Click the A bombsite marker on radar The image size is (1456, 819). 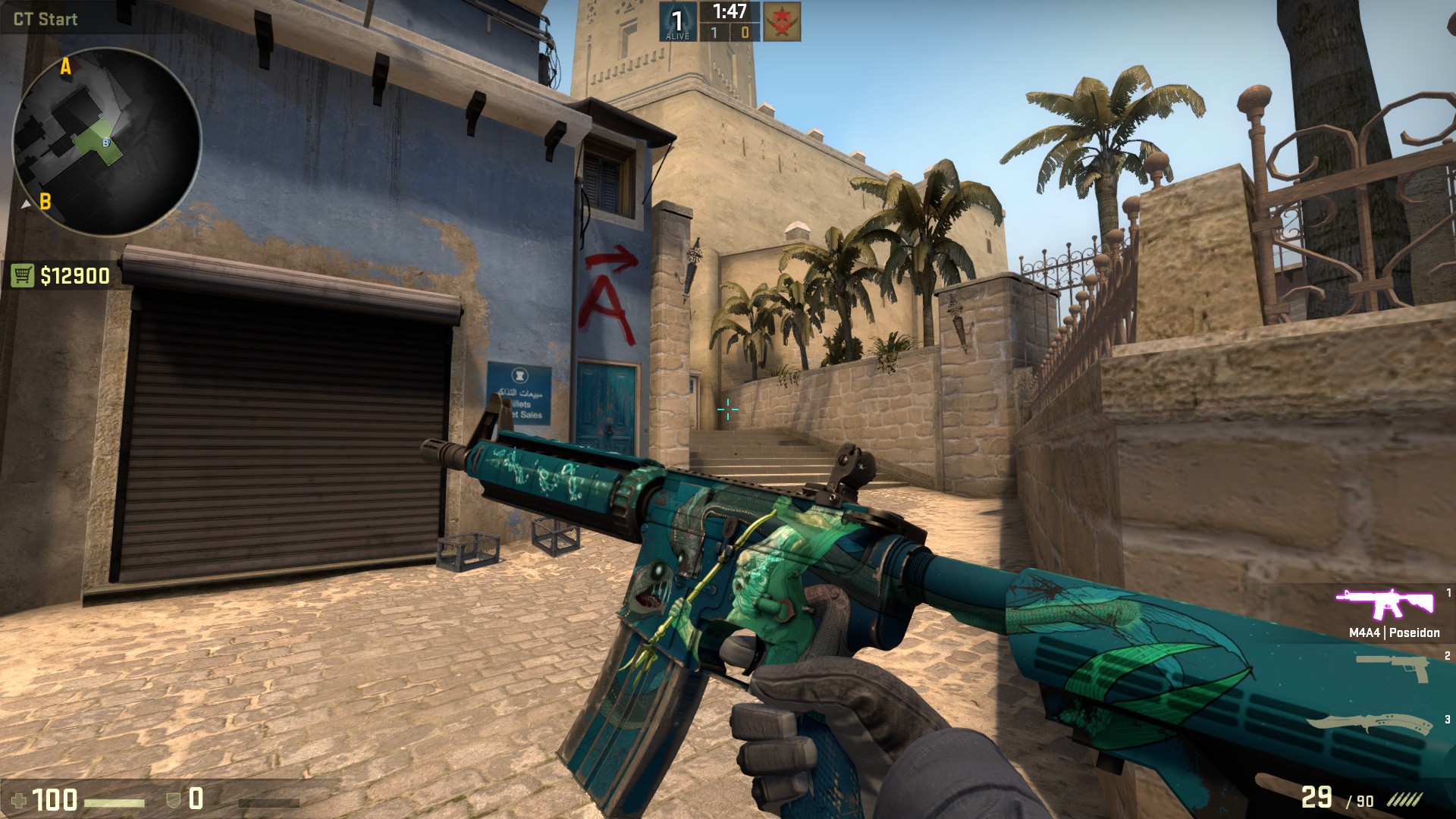64,67
